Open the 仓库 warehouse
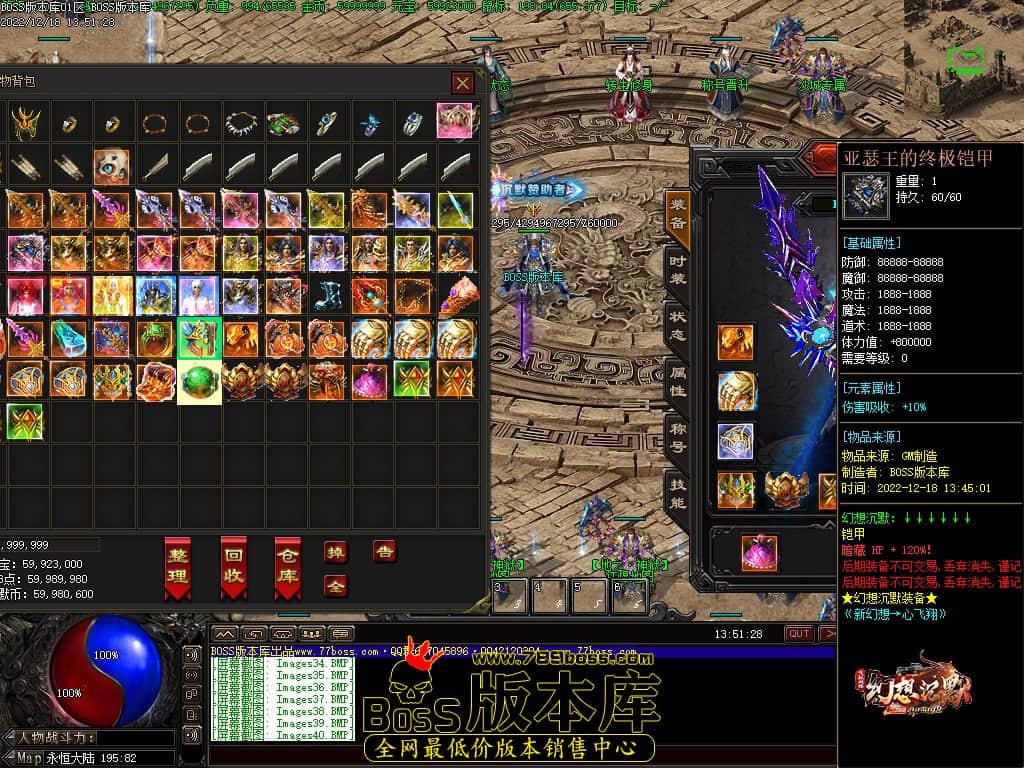Viewport: 1024px width, 768px height. coord(288,567)
